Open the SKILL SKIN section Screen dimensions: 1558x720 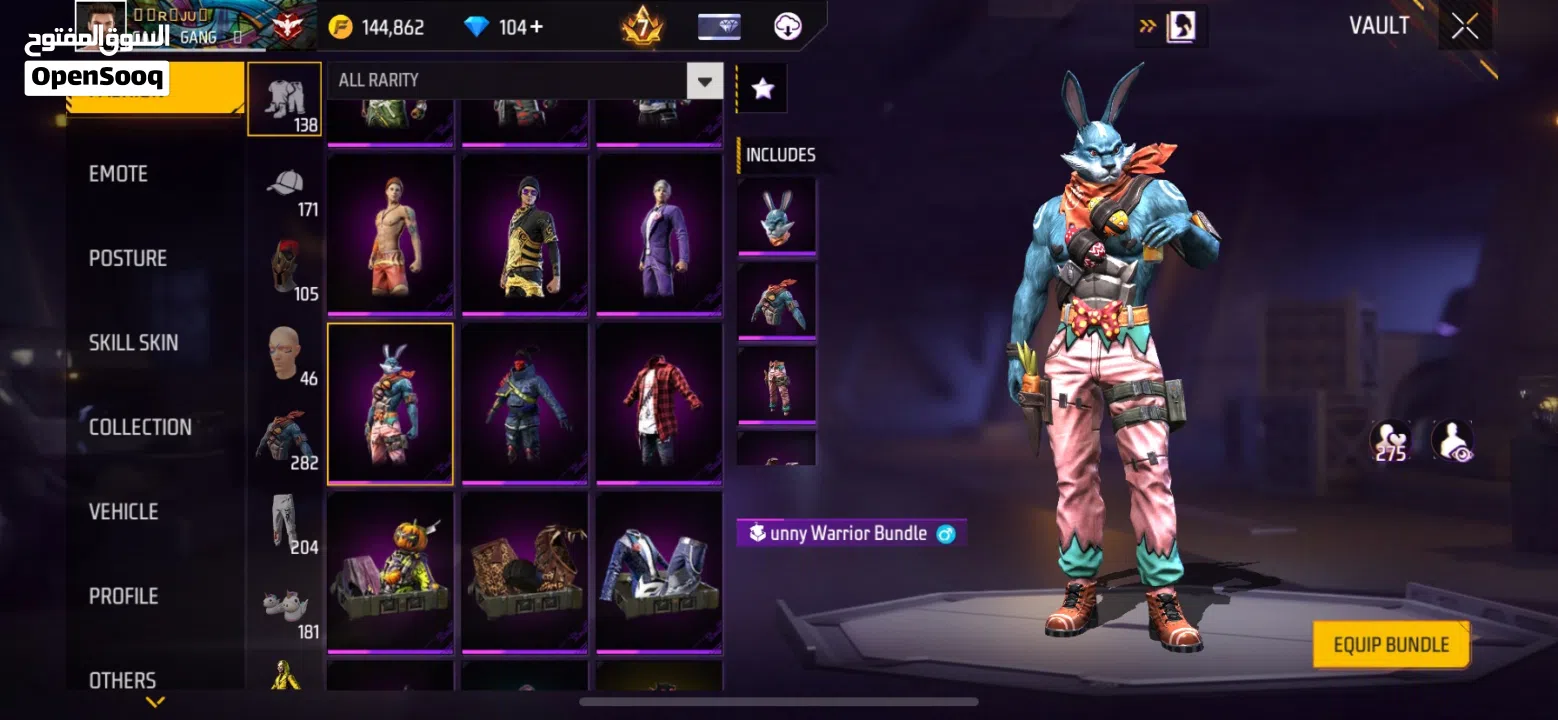click(x=134, y=342)
